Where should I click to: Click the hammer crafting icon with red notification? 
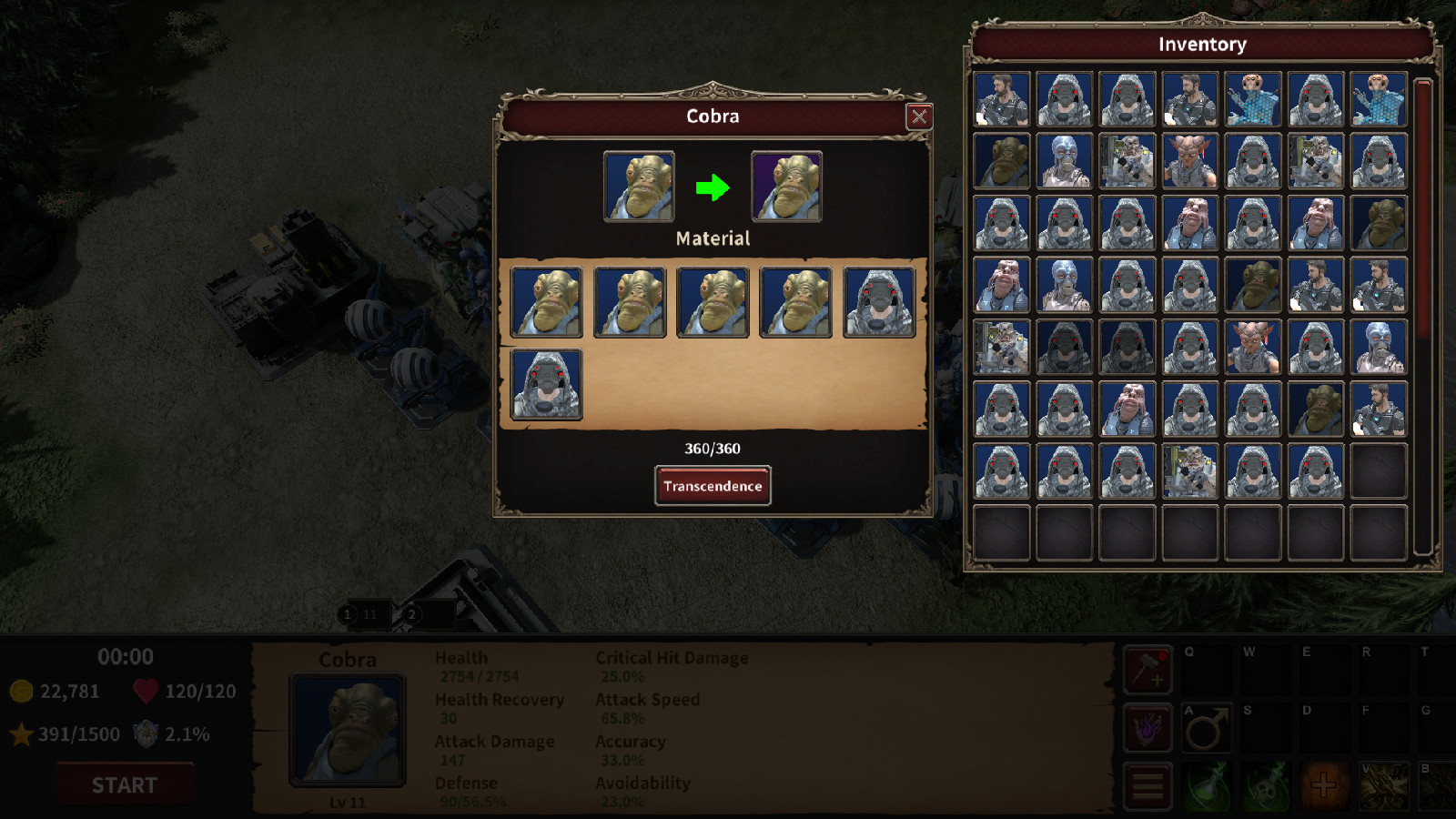[x=1148, y=669]
